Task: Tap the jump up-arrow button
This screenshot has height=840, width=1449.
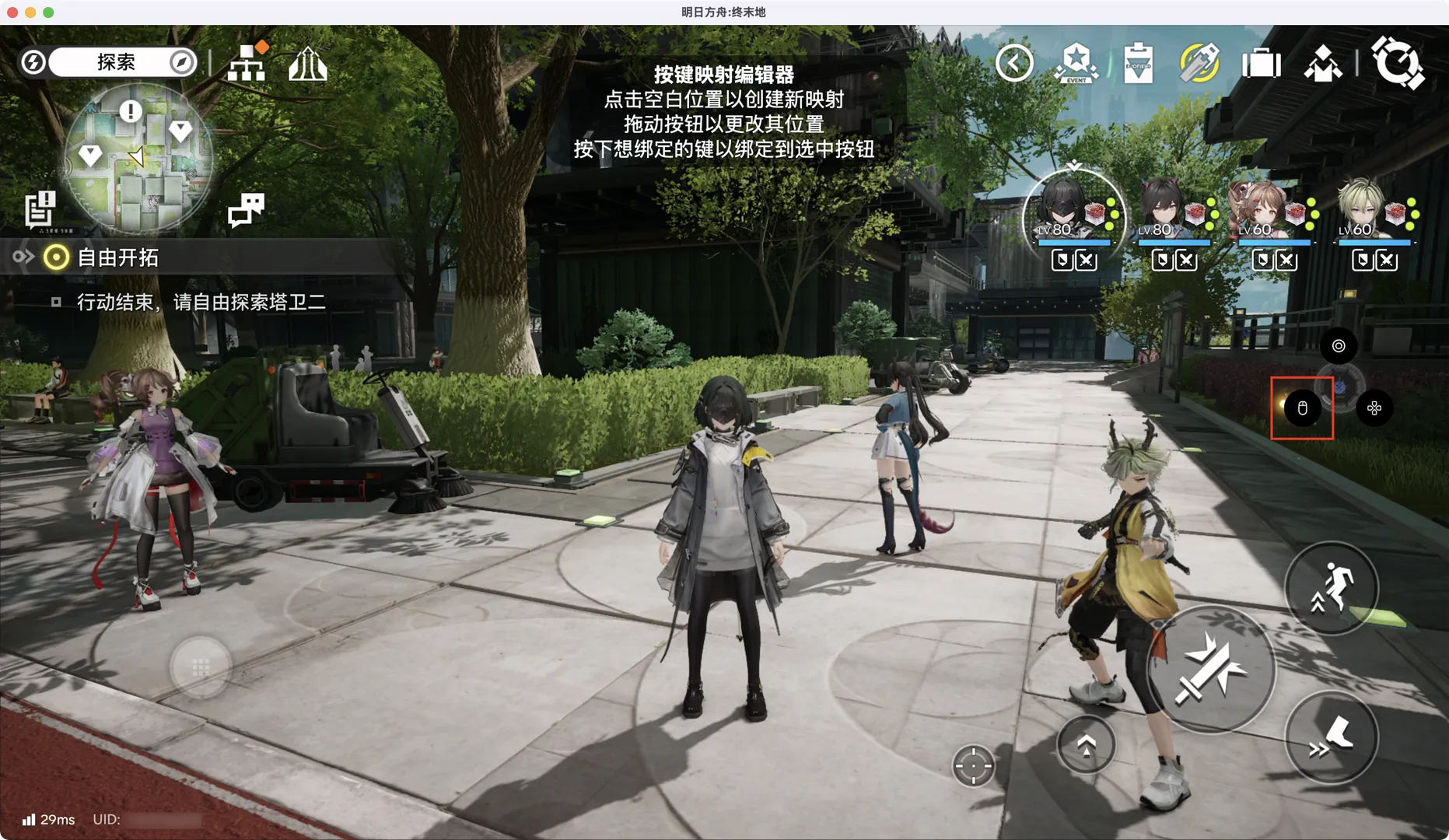Action: 1086,745
